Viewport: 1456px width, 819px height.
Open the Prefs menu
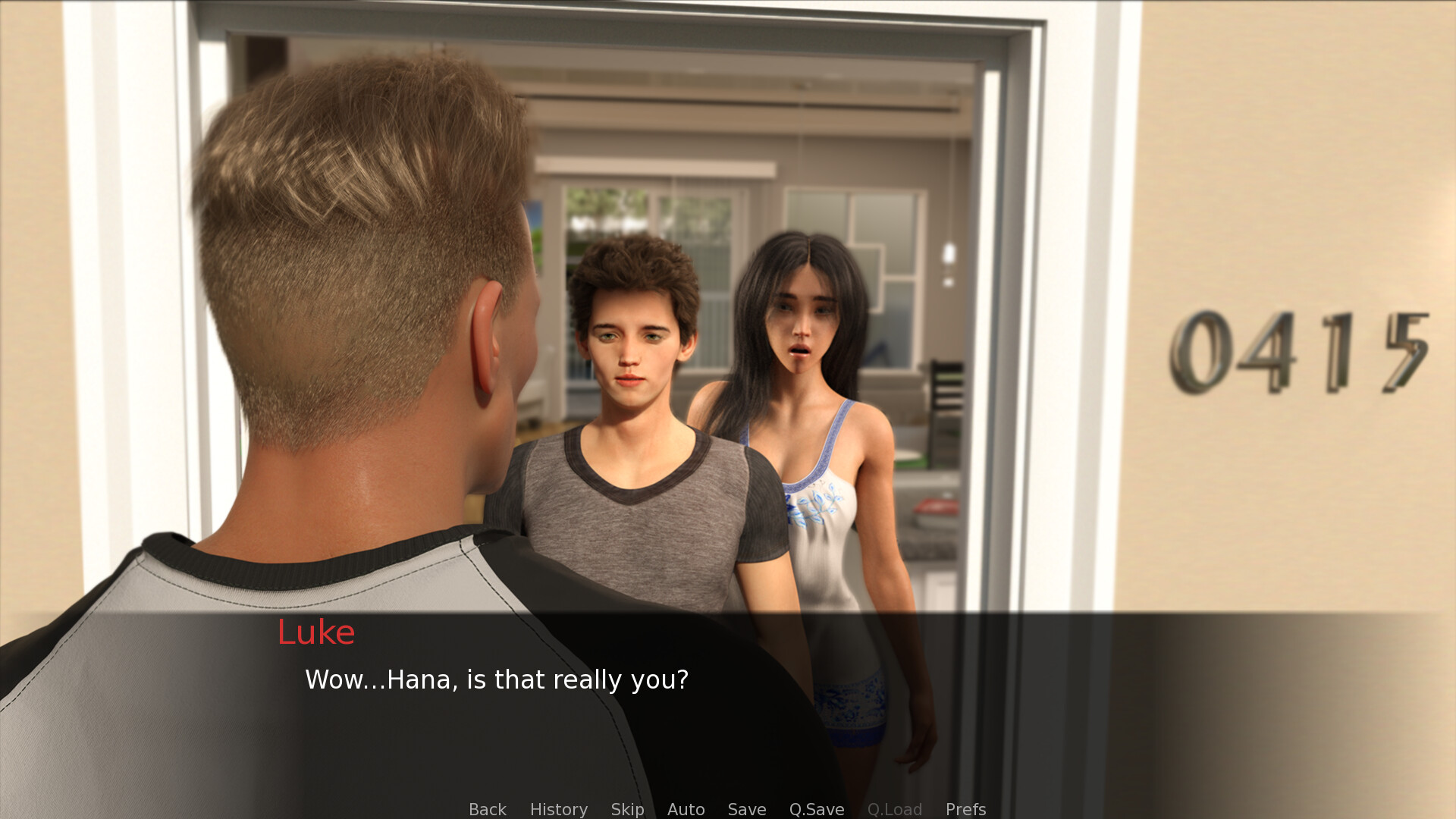[965, 809]
